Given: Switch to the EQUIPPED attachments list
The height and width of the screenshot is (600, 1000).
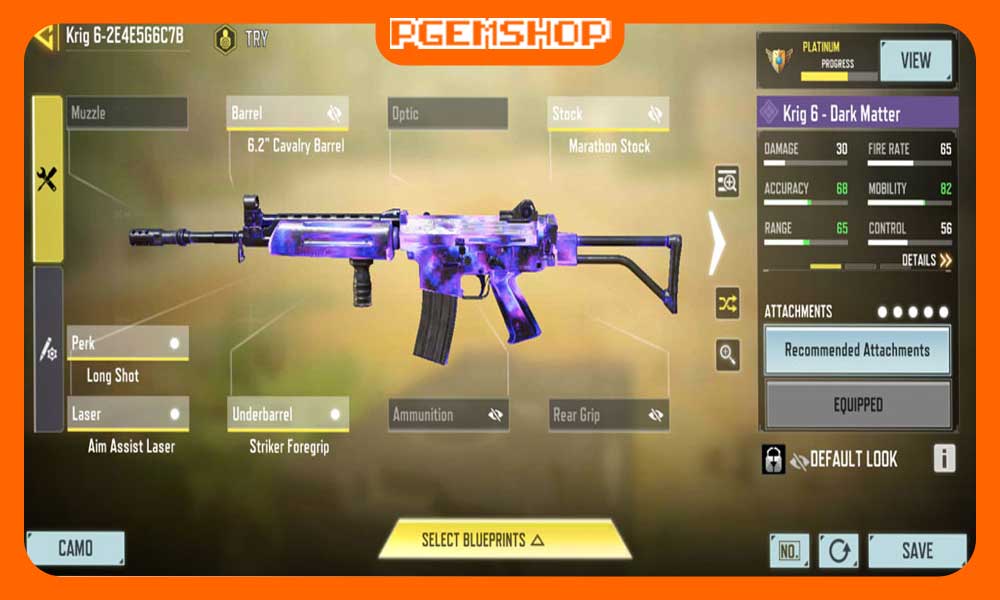Looking at the screenshot, I should [857, 405].
